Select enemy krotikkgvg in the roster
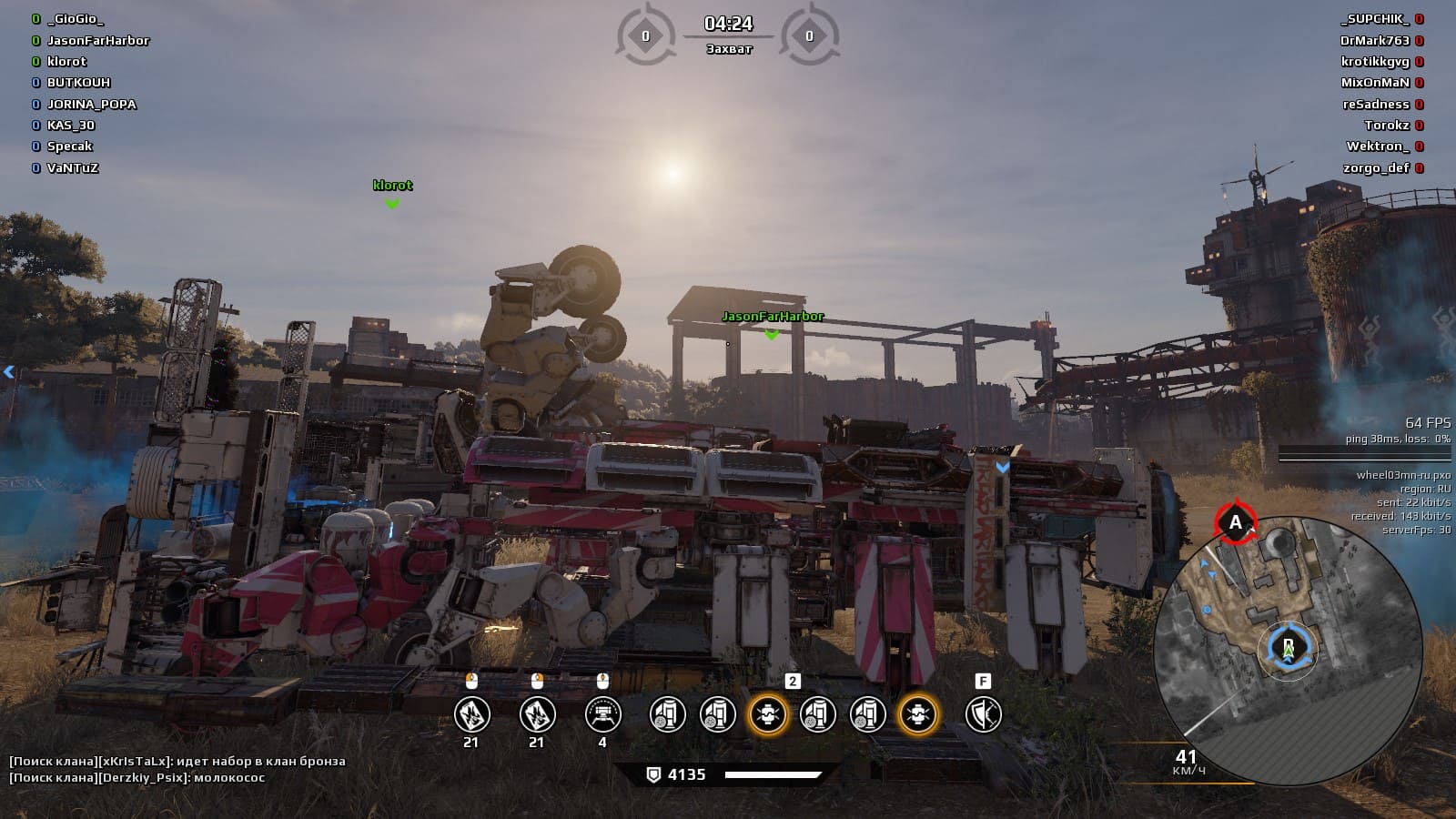 point(1374,61)
